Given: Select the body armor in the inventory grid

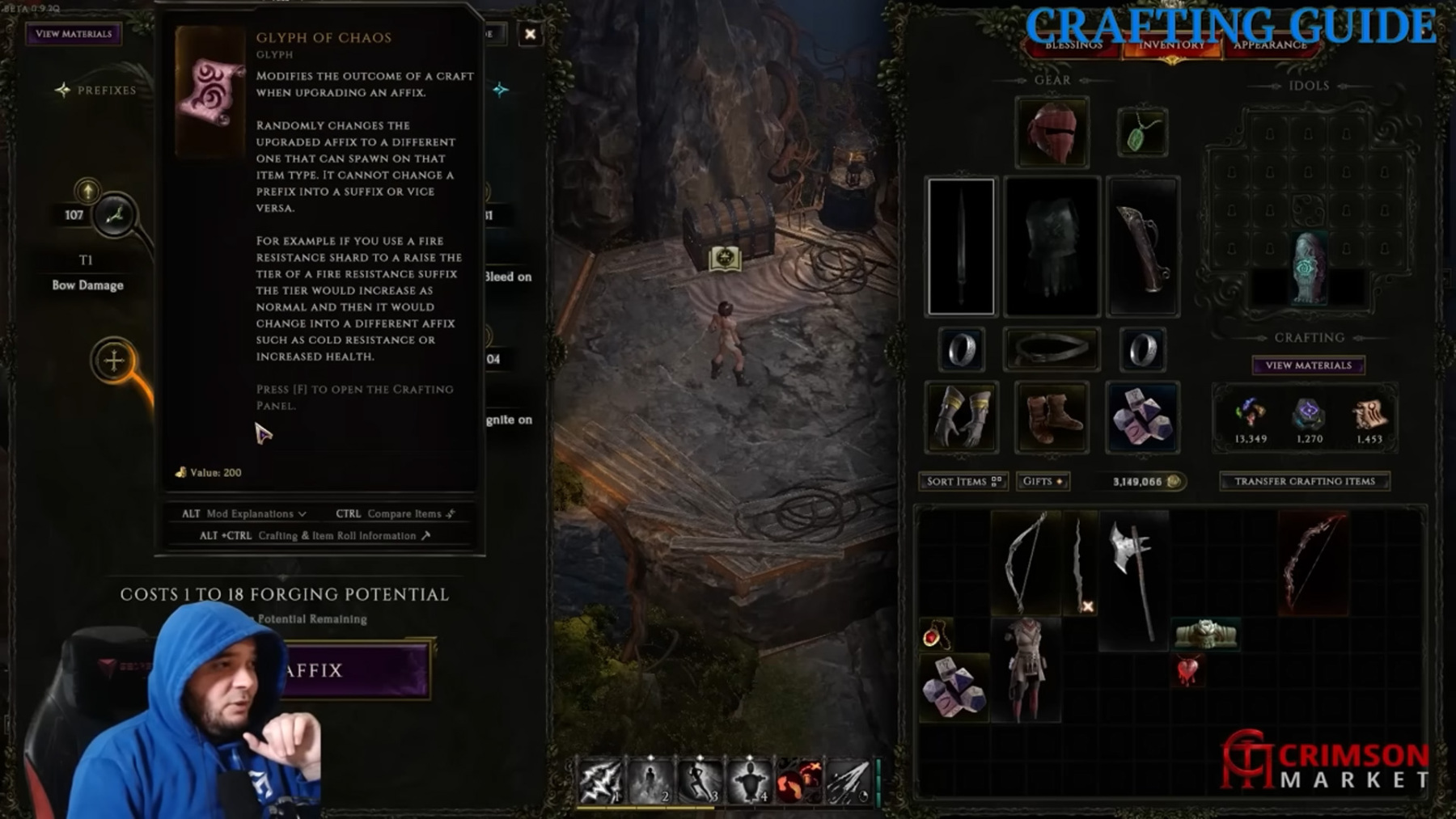Looking at the screenshot, I should point(1025,669).
